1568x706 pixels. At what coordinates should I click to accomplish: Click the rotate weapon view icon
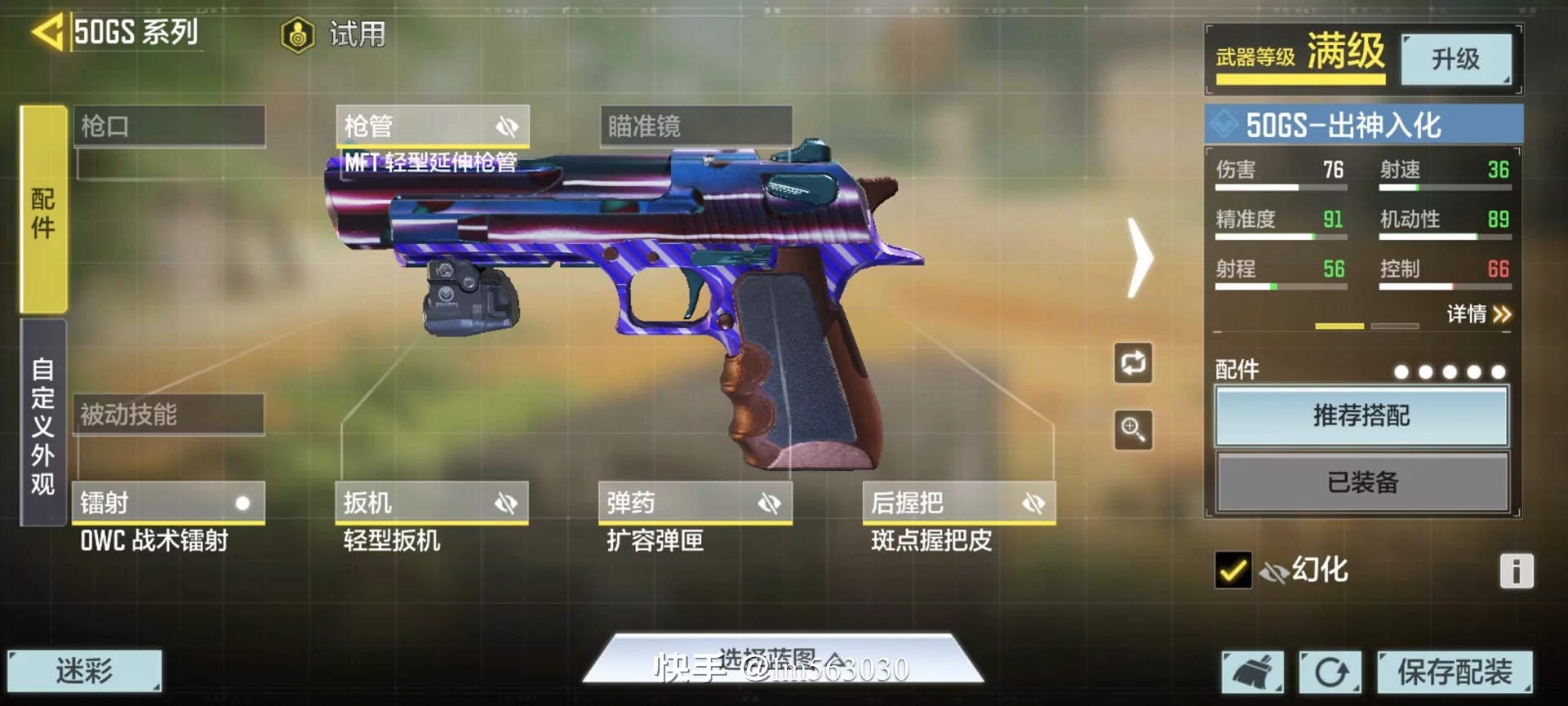pyautogui.click(x=1133, y=363)
